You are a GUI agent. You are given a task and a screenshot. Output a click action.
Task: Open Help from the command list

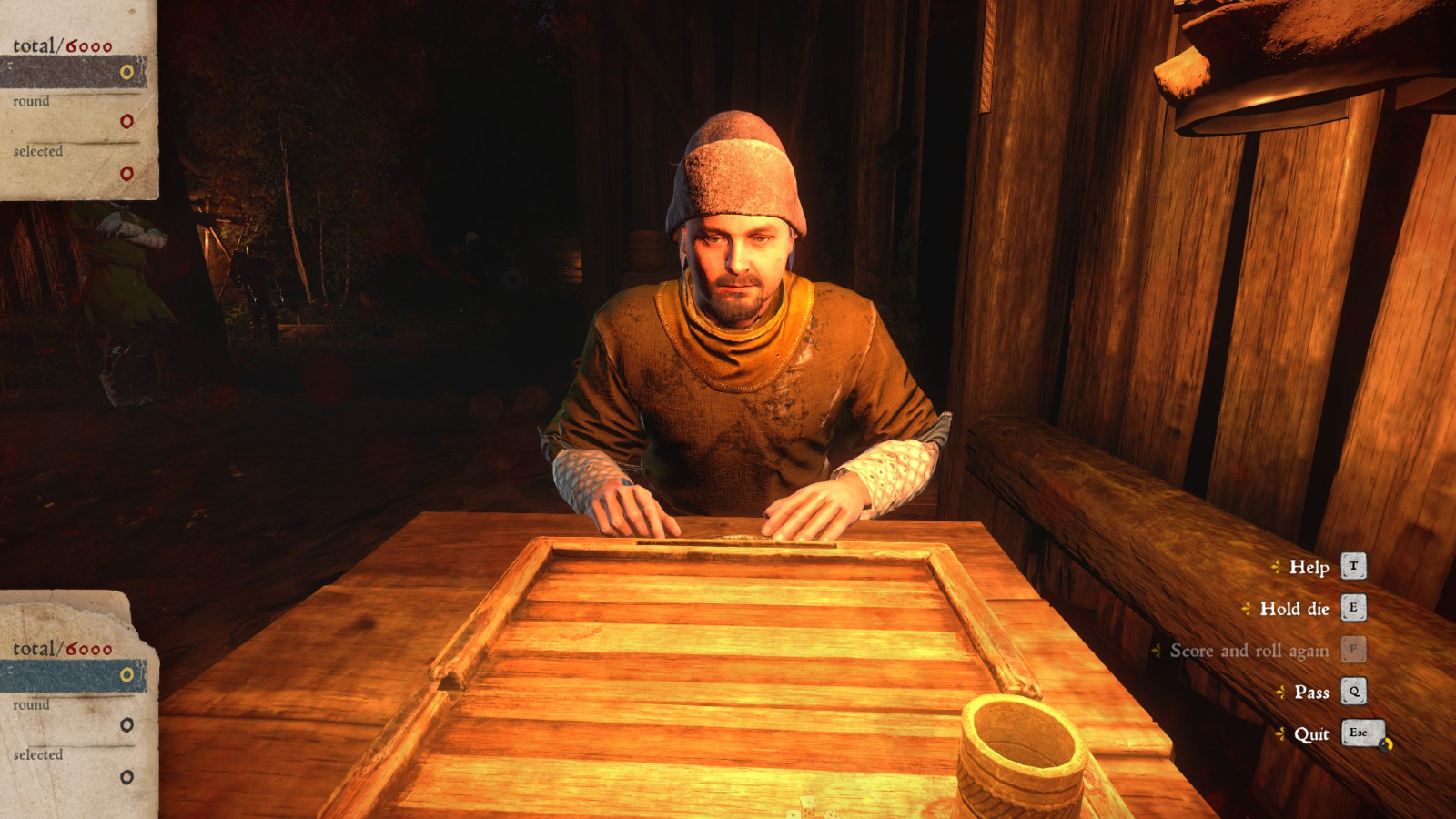[1311, 567]
